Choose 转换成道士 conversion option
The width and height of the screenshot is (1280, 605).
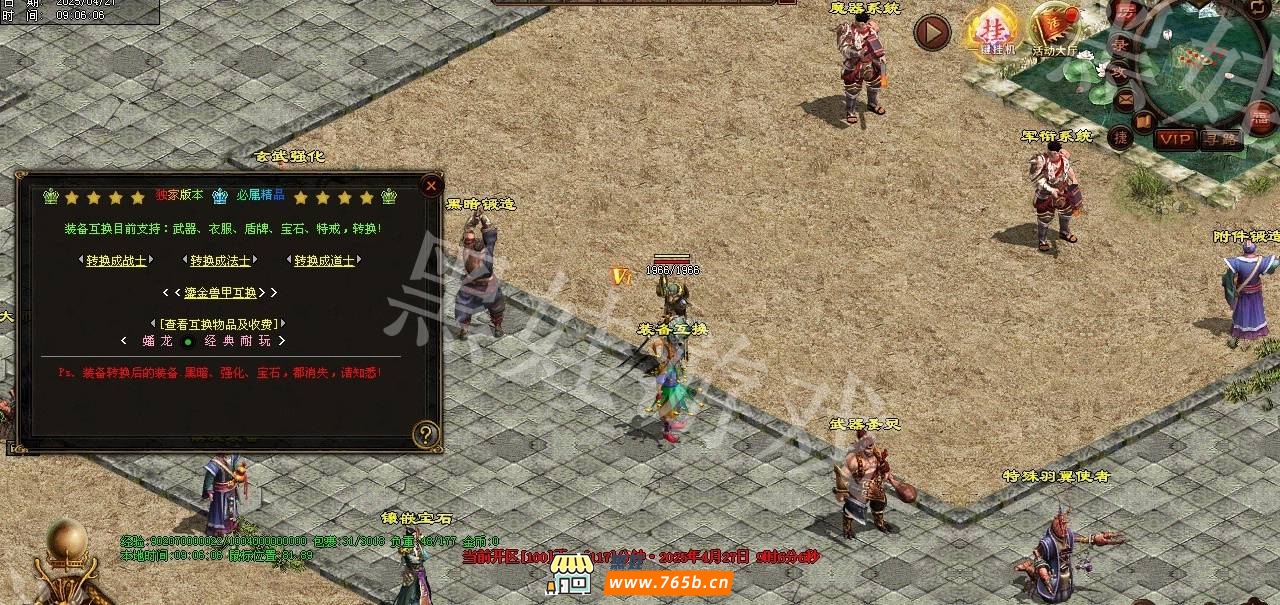[x=324, y=261]
